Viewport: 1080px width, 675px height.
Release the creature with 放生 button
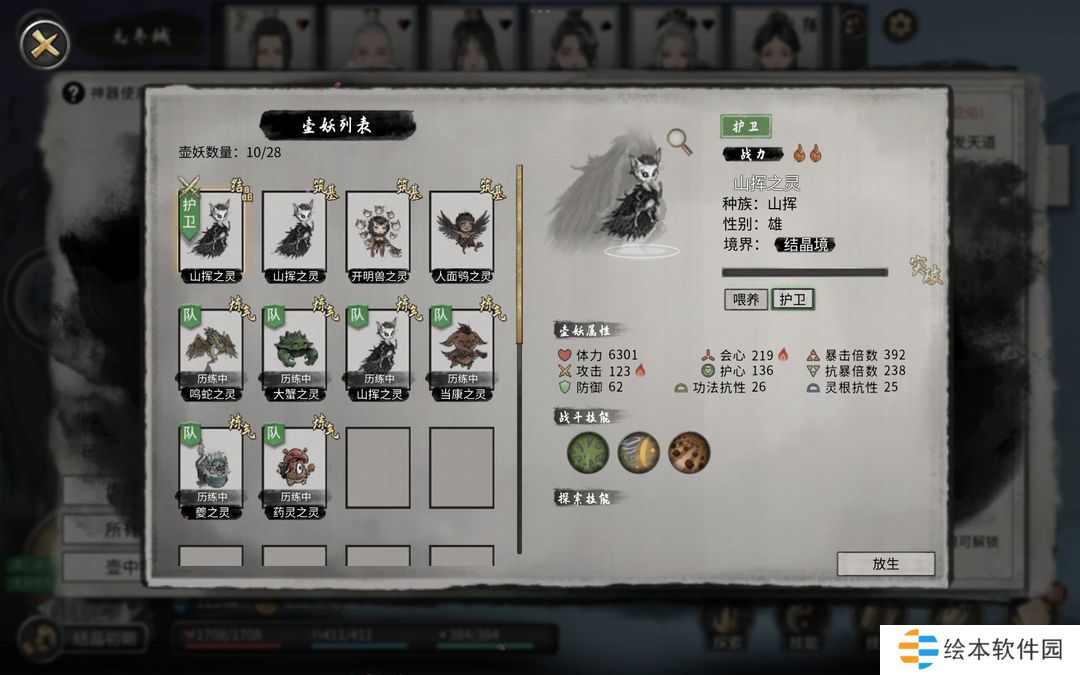(885, 564)
